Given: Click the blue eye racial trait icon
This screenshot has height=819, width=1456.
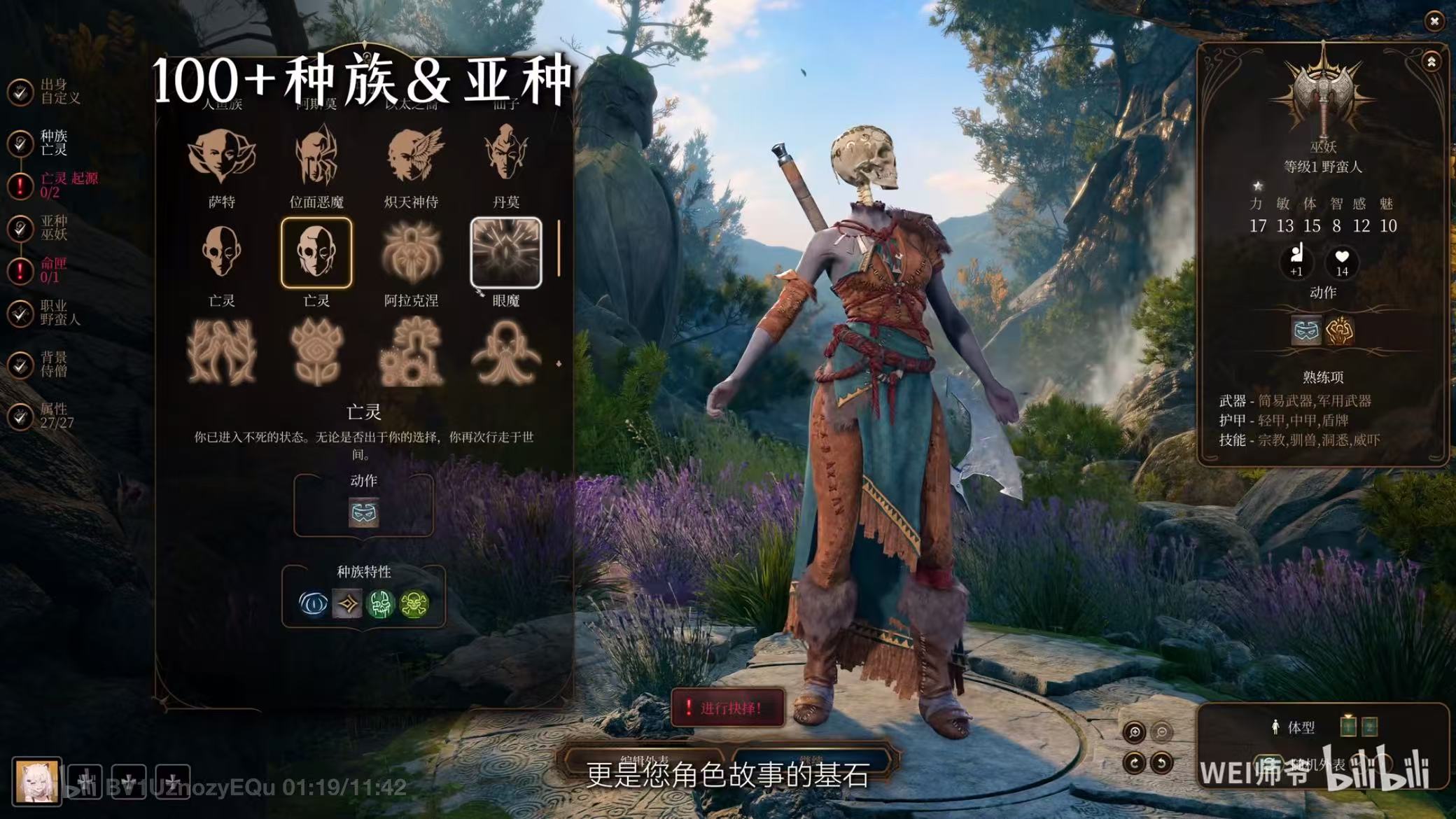Looking at the screenshot, I should [x=313, y=603].
